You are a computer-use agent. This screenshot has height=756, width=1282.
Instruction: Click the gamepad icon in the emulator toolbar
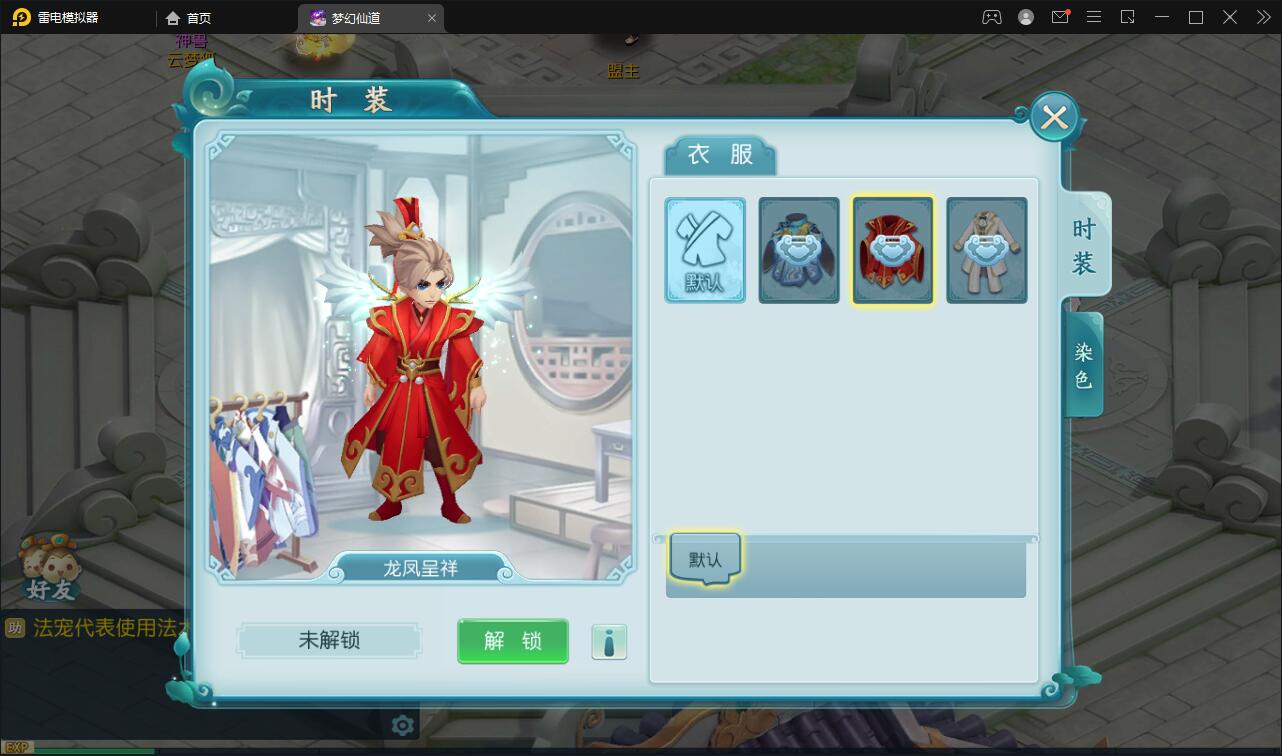(x=991, y=17)
